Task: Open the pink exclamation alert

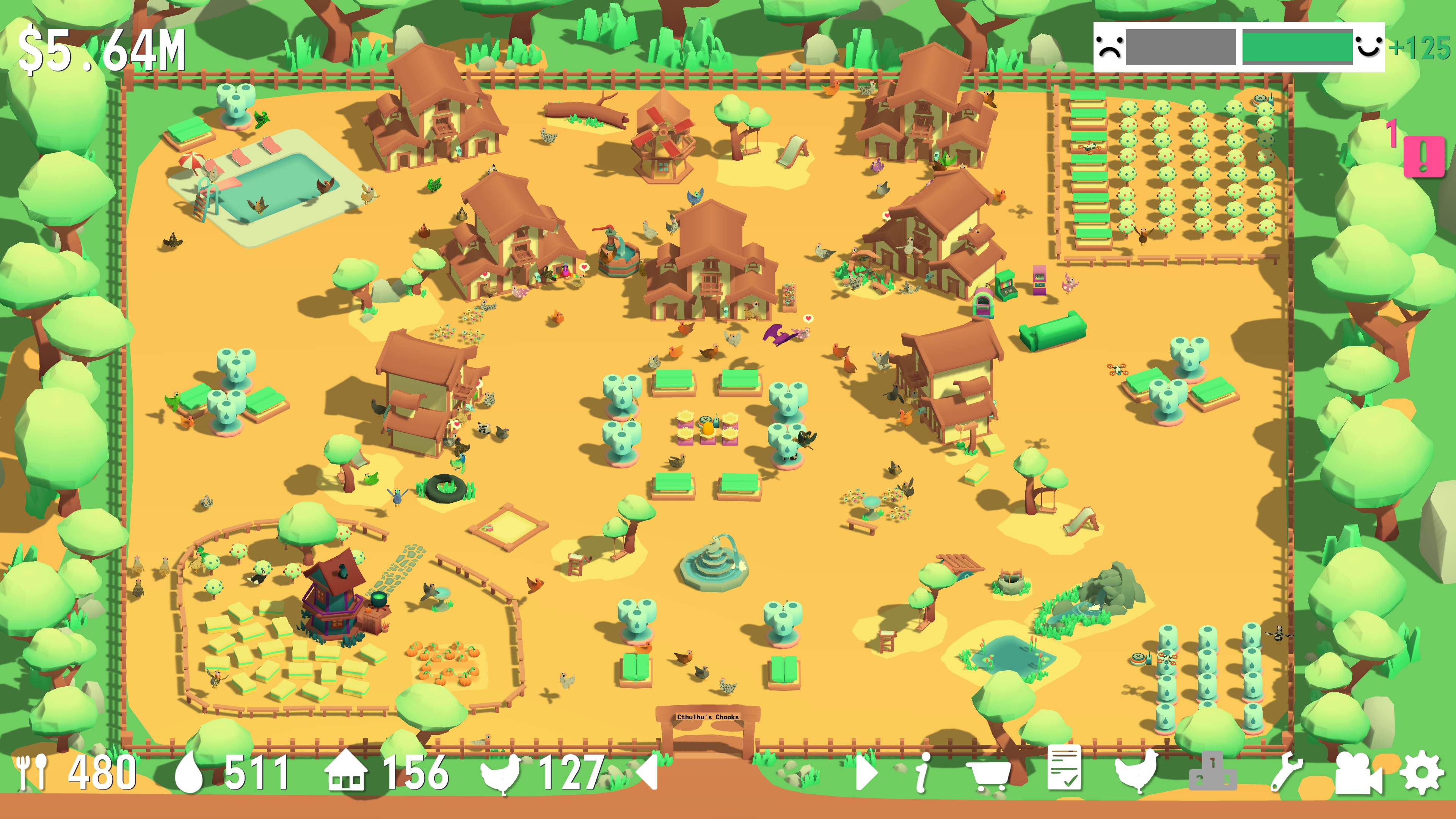Action: [x=1424, y=155]
